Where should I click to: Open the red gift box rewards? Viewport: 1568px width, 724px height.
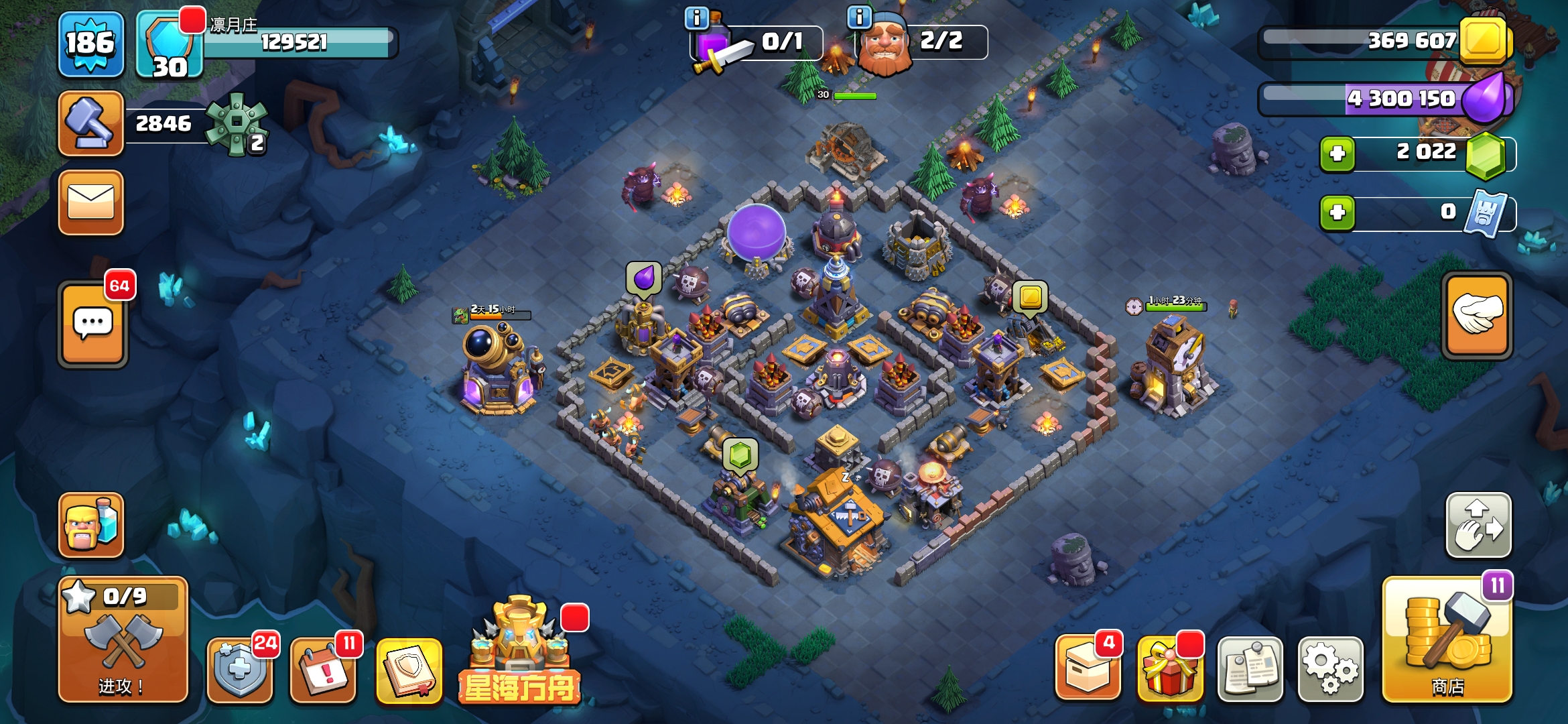click(x=1169, y=668)
